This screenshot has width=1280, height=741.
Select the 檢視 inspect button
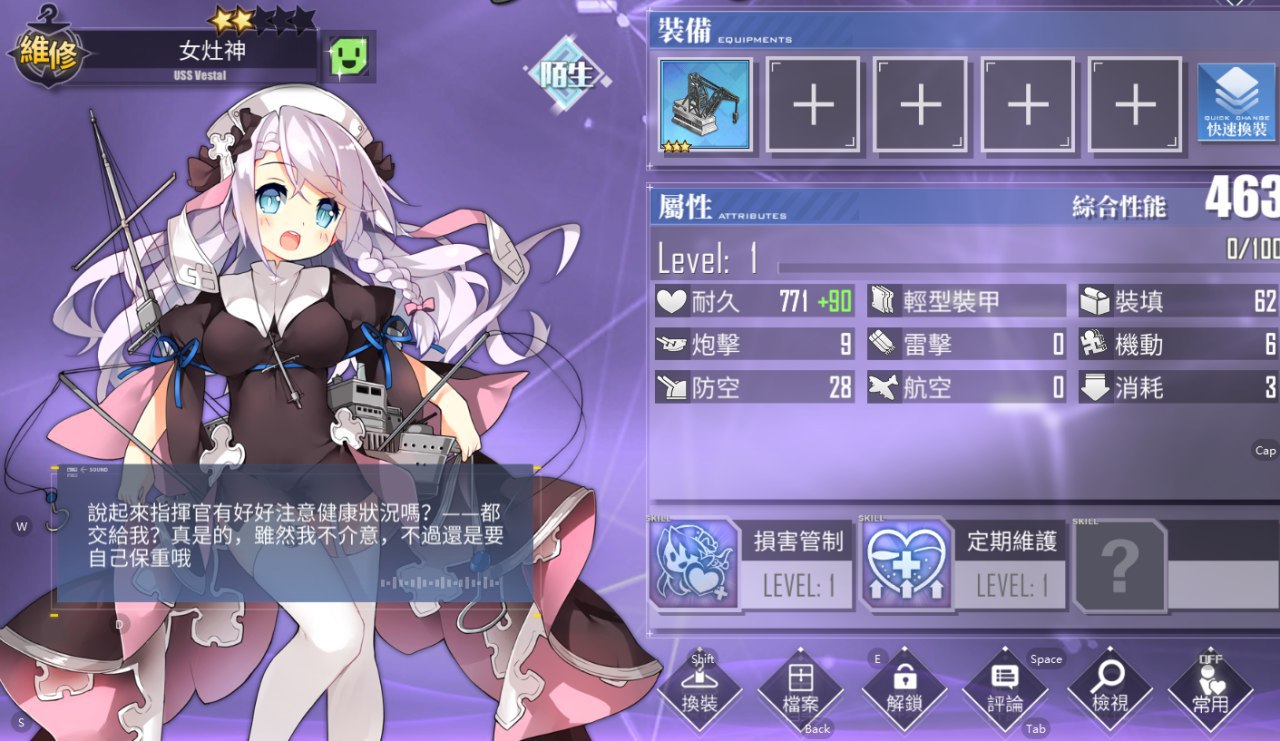pyautogui.click(x=1110, y=692)
